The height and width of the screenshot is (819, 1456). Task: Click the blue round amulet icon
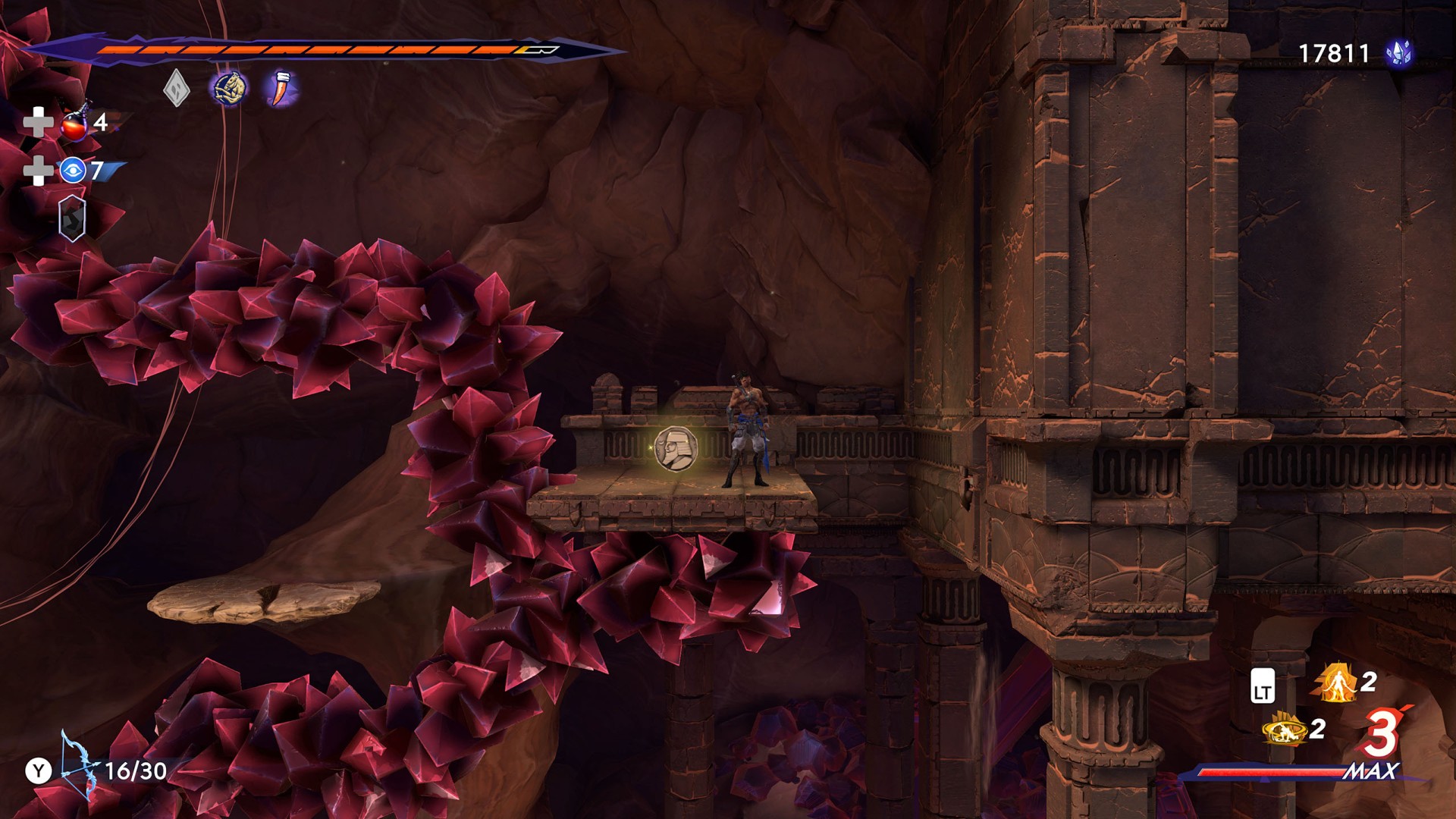coord(228,89)
